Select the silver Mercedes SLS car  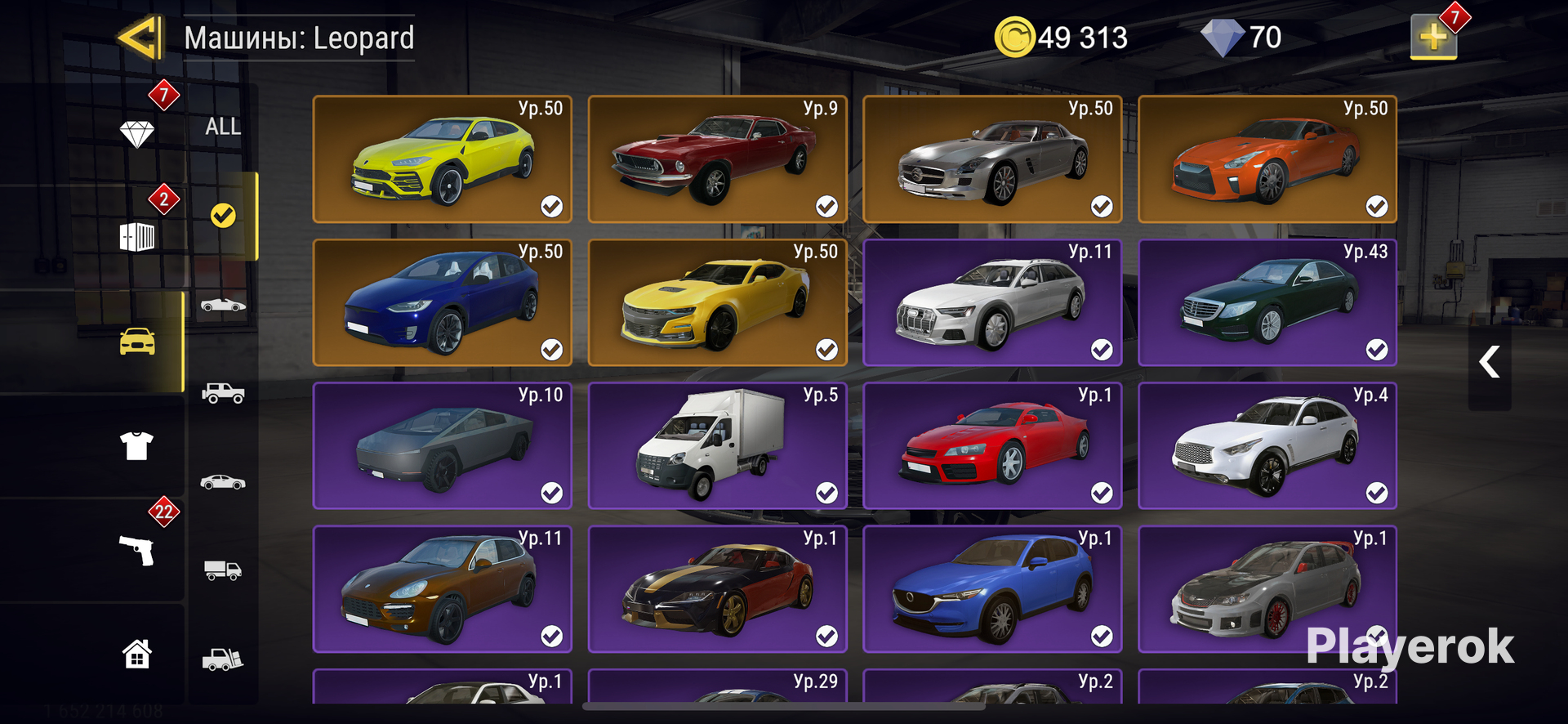pos(992,159)
